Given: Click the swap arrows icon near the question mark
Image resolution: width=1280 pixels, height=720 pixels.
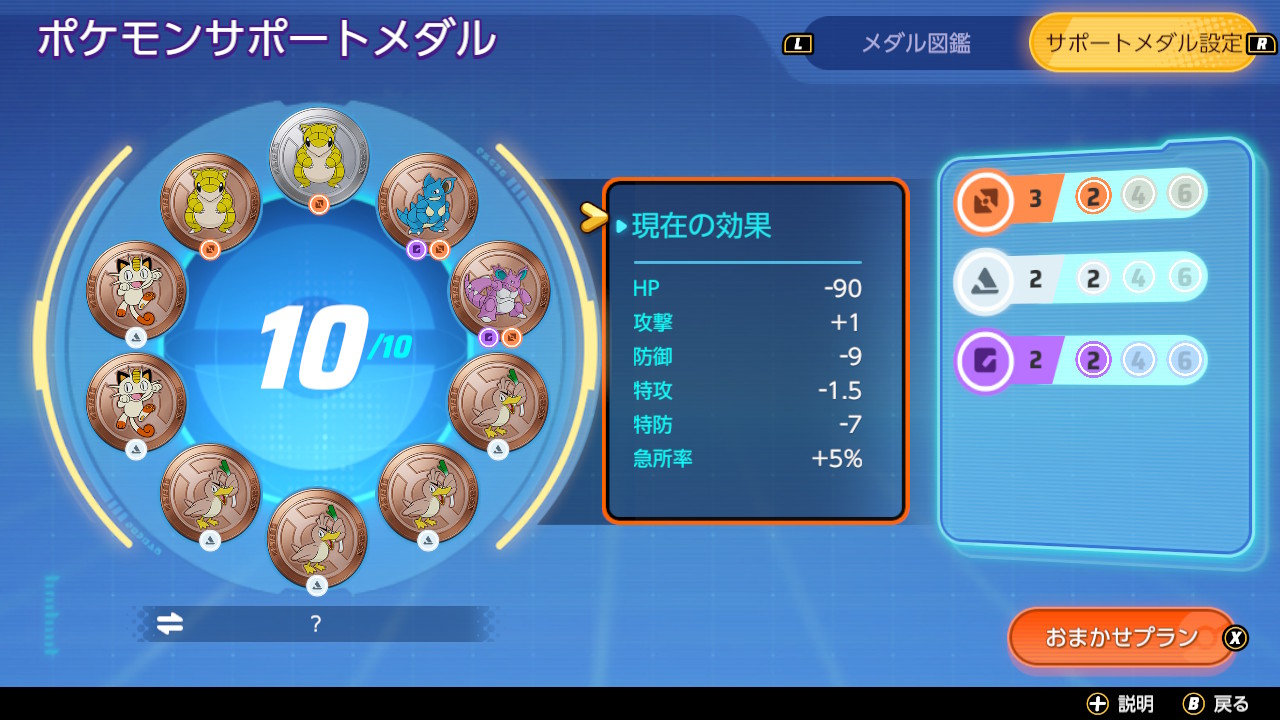Looking at the screenshot, I should (x=168, y=623).
